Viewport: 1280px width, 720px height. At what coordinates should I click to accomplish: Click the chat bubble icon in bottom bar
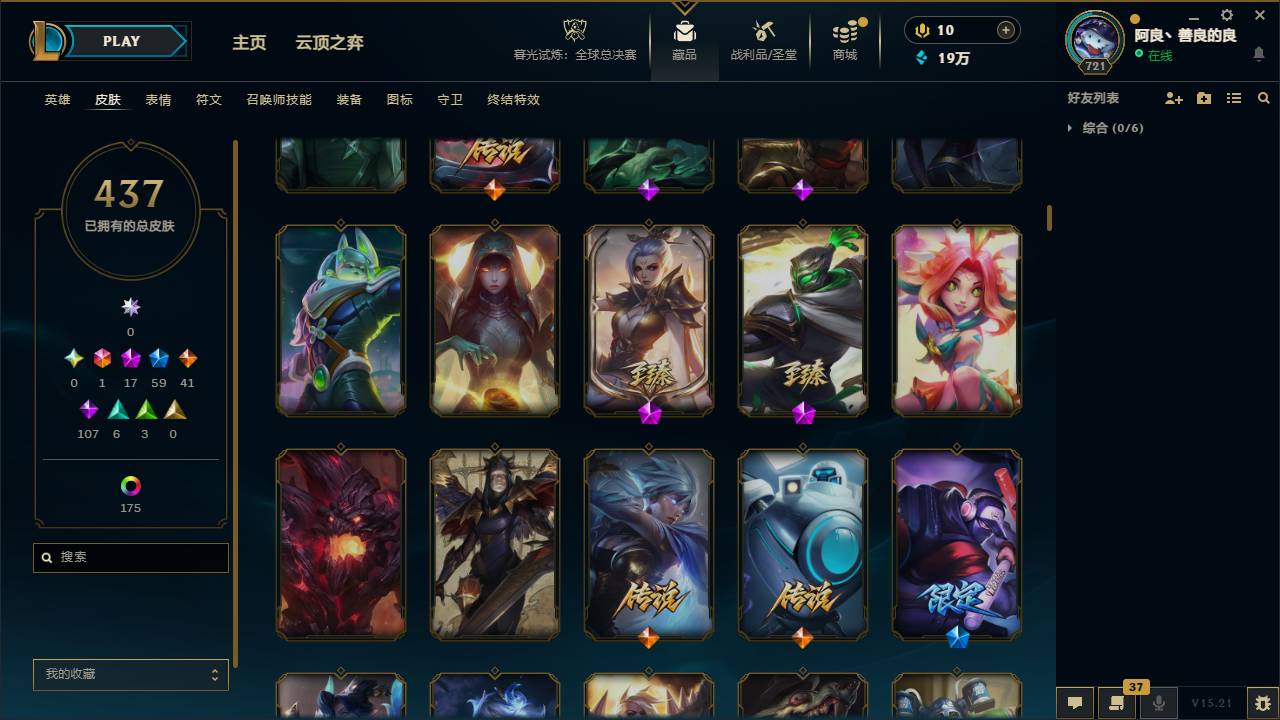tap(1075, 703)
